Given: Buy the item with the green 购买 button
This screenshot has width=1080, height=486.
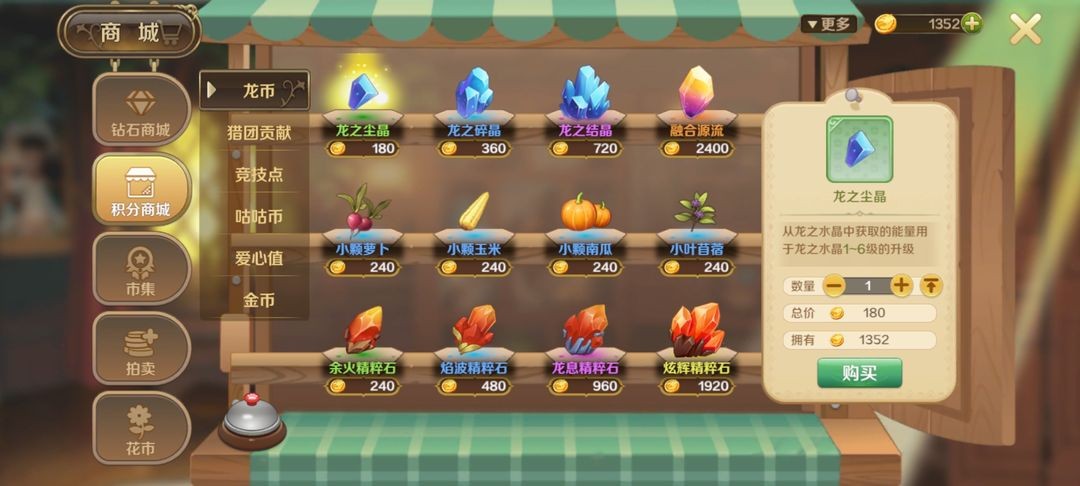Looking at the screenshot, I should pos(859,372).
